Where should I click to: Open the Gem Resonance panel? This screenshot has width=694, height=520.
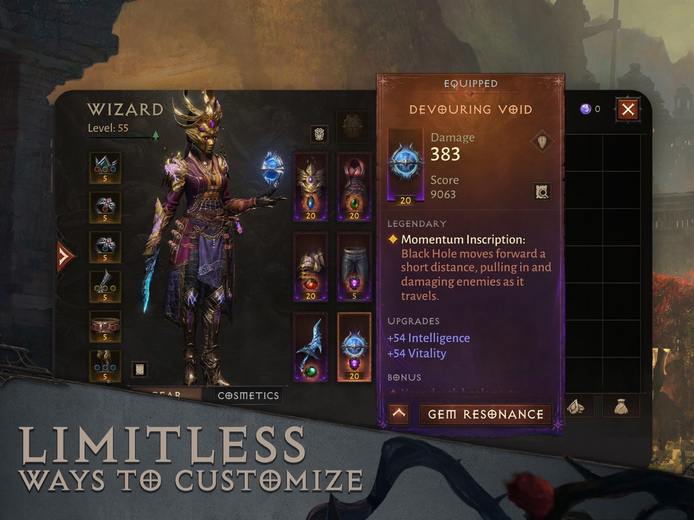pos(485,414)
